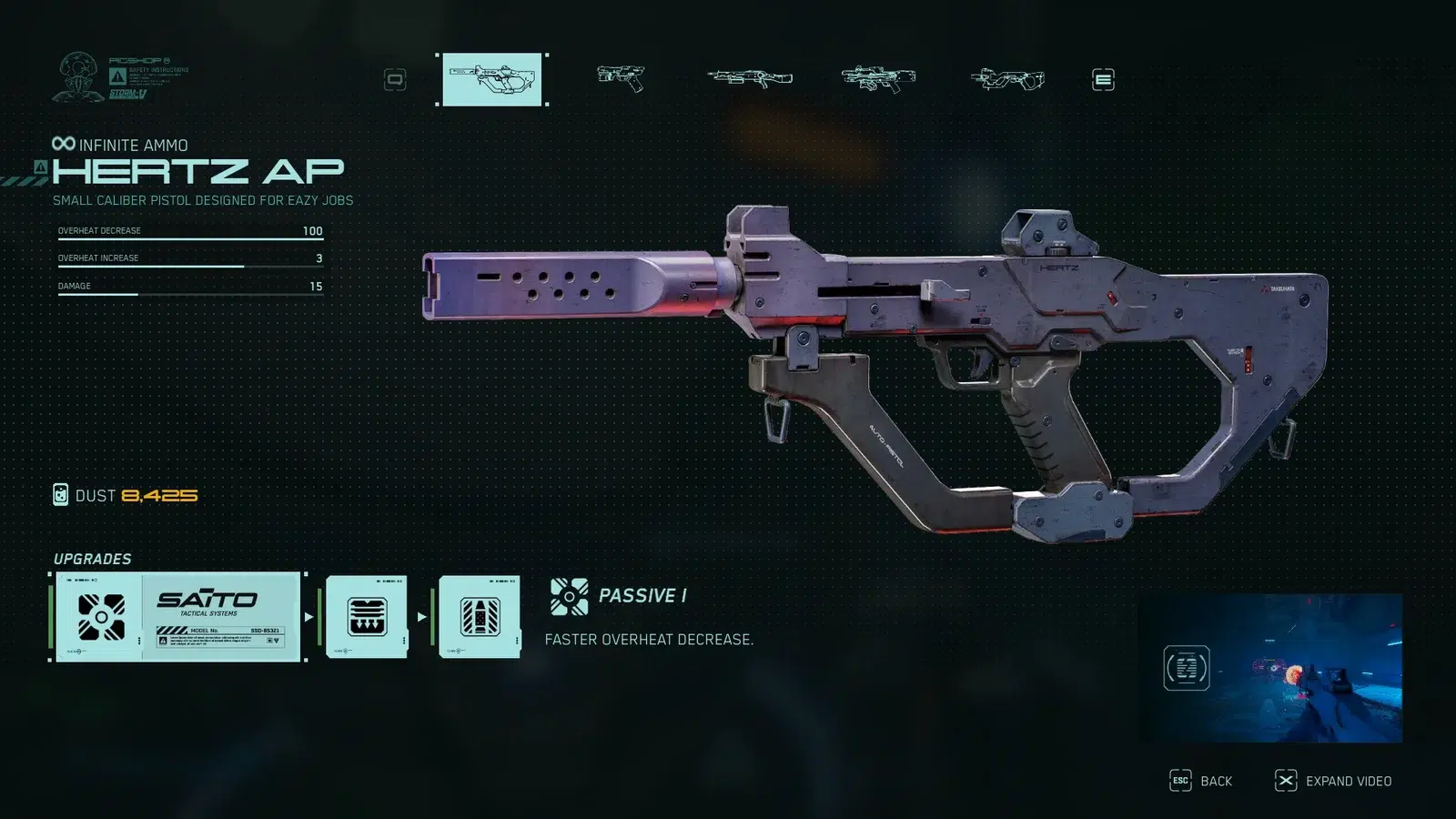
Task: Switch to the compact handgun weapon tab
Action: pyautogui.click(x=621, y=79)
